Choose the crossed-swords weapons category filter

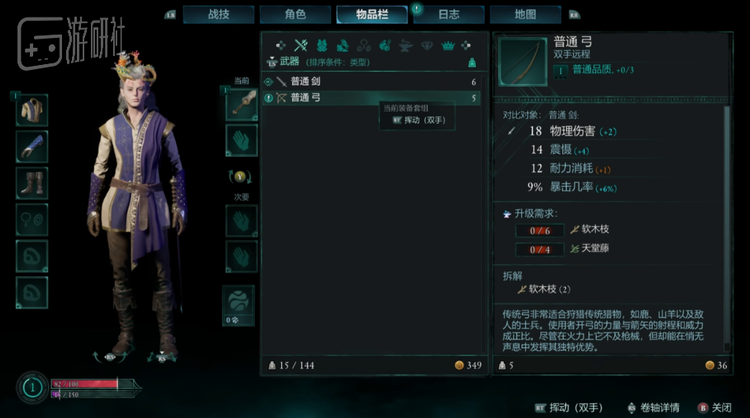(299, 45)
